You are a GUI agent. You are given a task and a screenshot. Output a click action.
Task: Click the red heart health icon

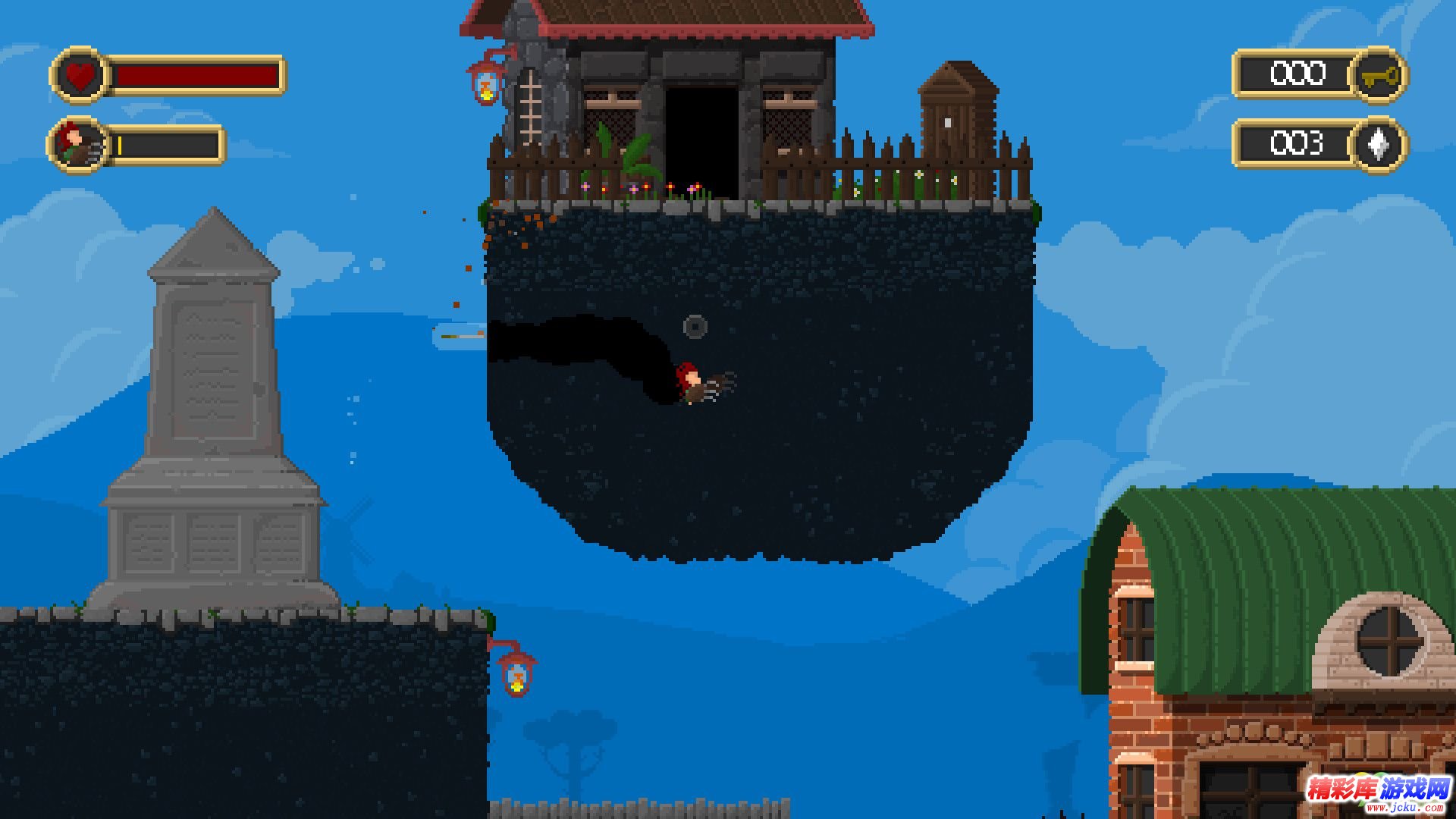80,76
